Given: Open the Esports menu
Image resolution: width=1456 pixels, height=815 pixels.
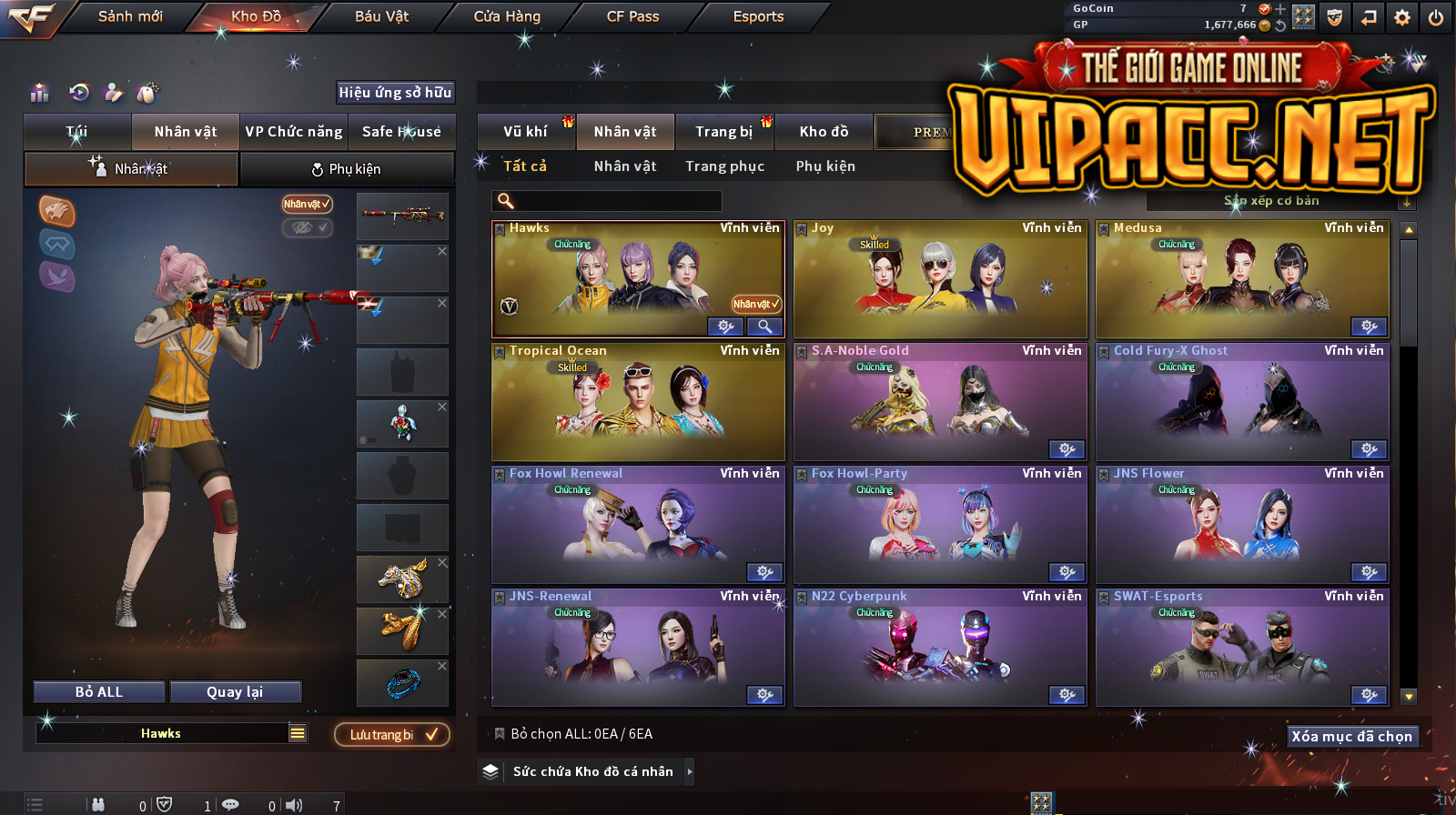Looking at the screenshot, I should click(758, 16).
